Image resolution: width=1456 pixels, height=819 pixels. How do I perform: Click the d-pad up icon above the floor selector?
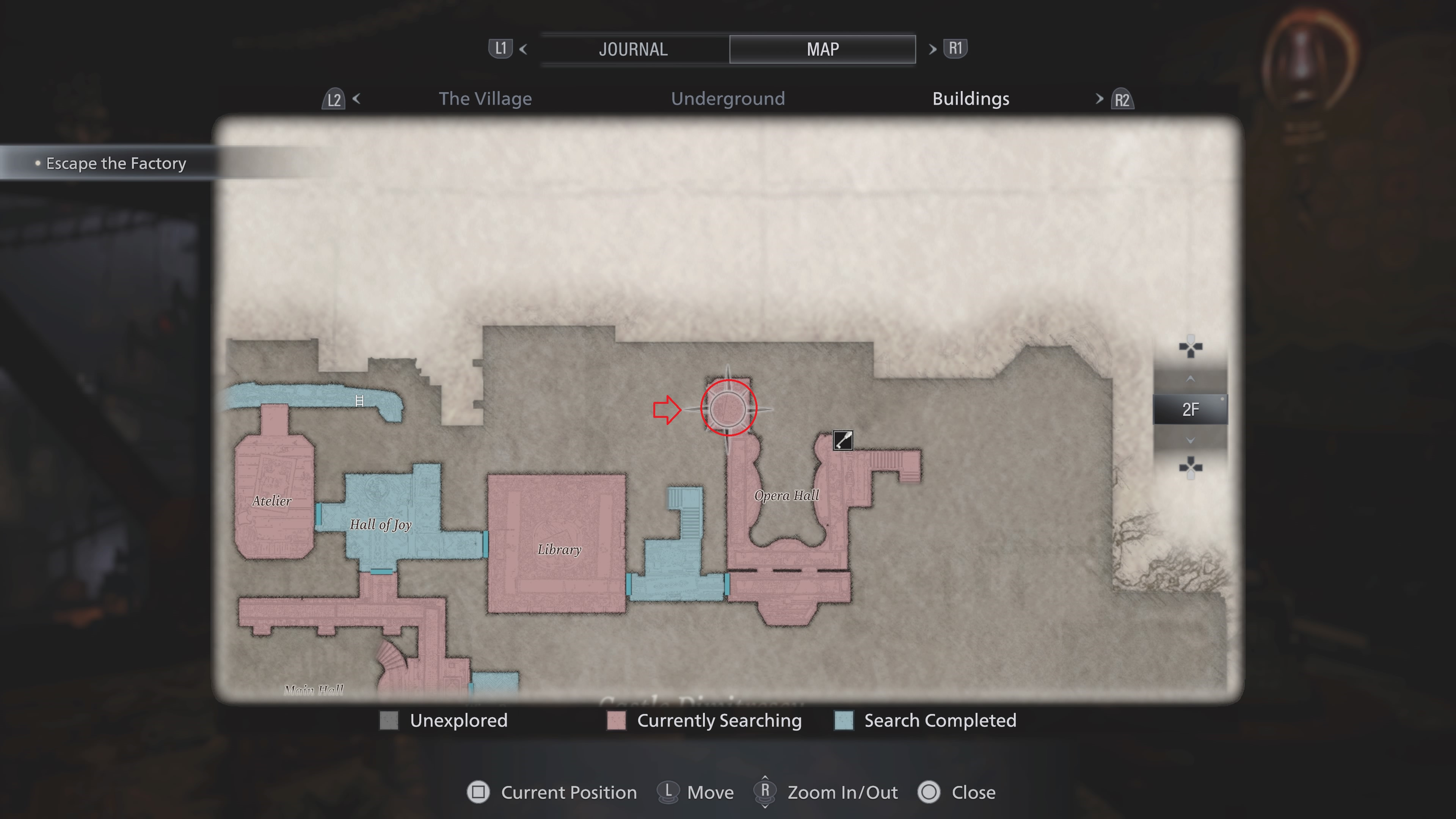[x=1191, y=347]
